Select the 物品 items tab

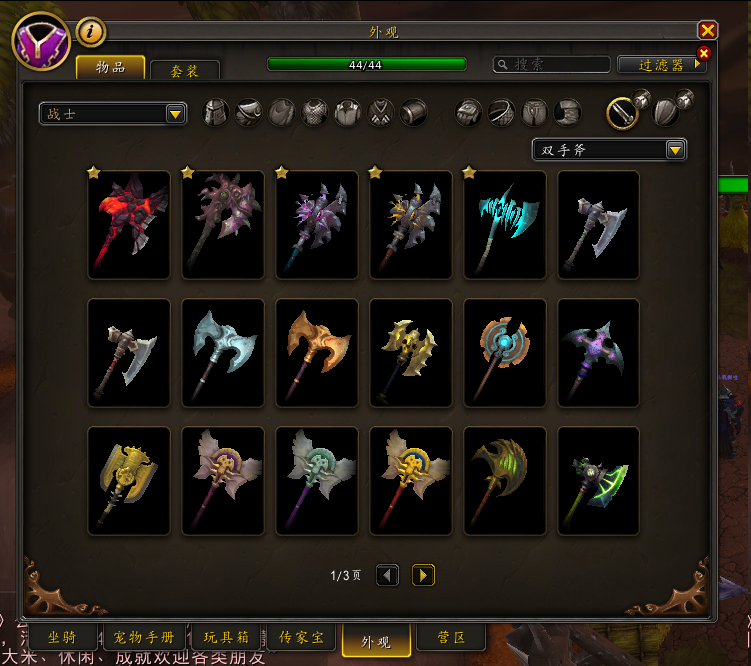click(x=110, y=67)
